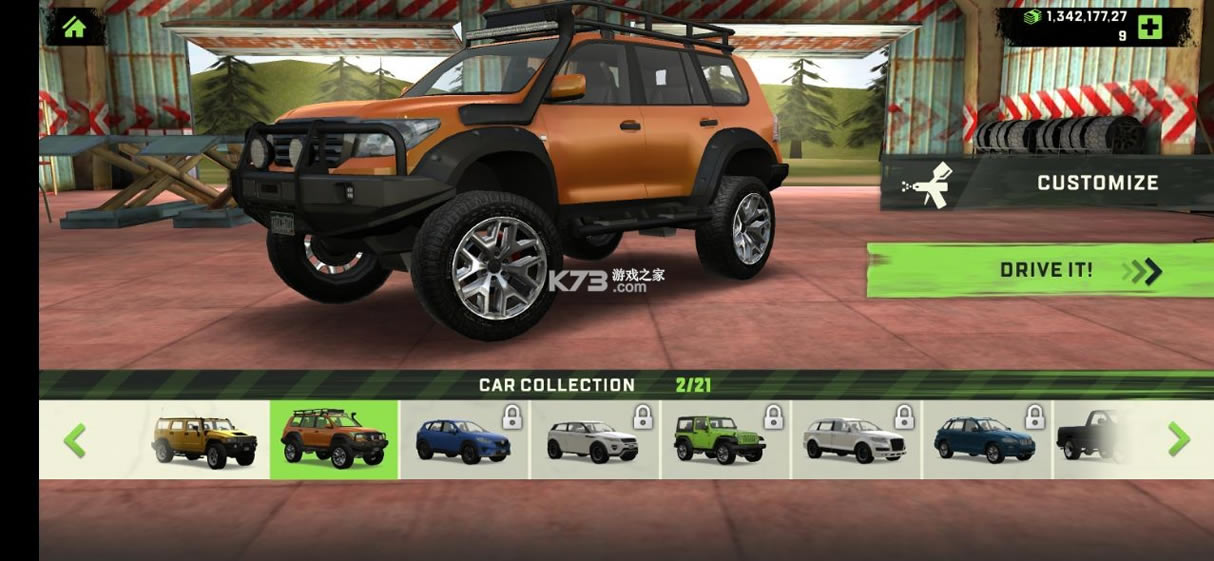Start driving with Drive It!

(1040, 270)
